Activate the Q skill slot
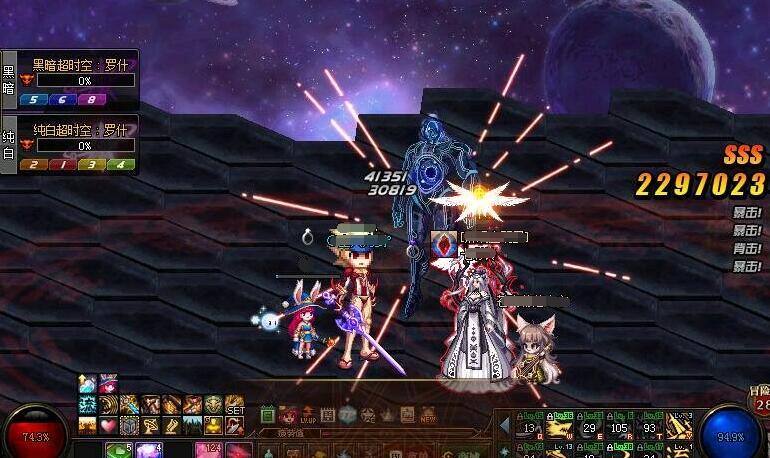This screenshot has height=458, width=770. (x=530, y=427)
